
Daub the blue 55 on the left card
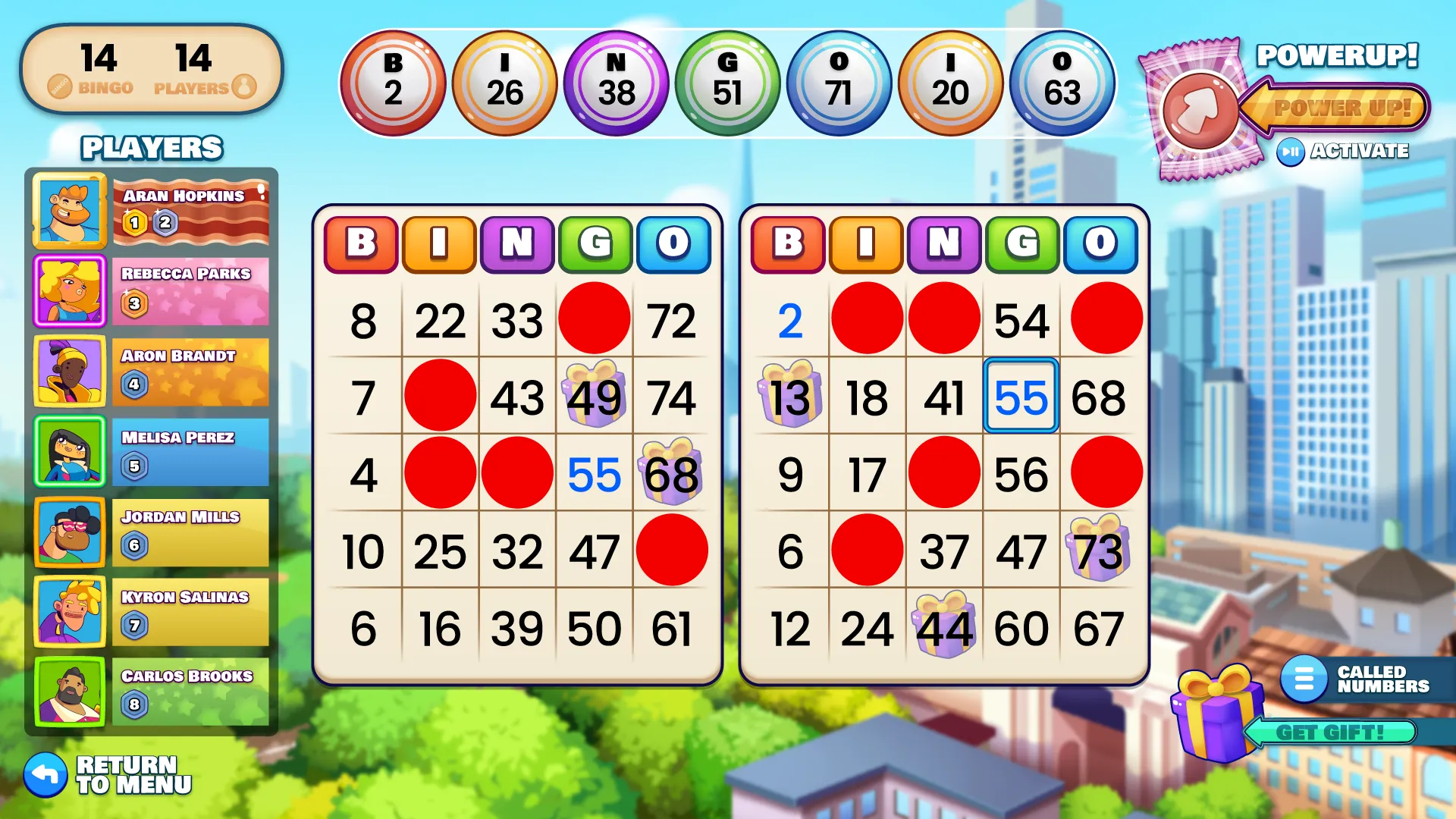[x=594, y=475]
